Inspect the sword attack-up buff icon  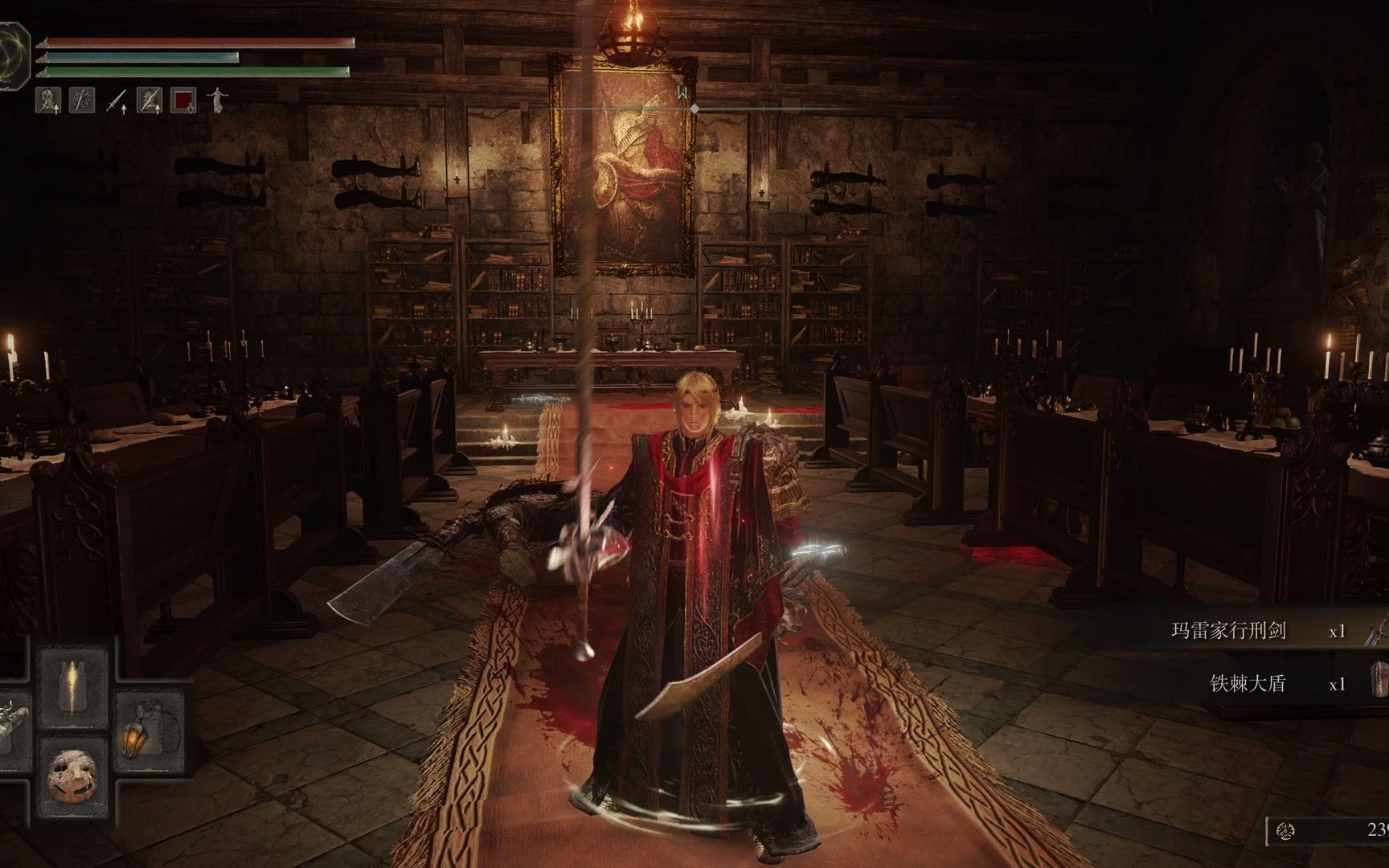pyautogui.click(x=118, y=101)
